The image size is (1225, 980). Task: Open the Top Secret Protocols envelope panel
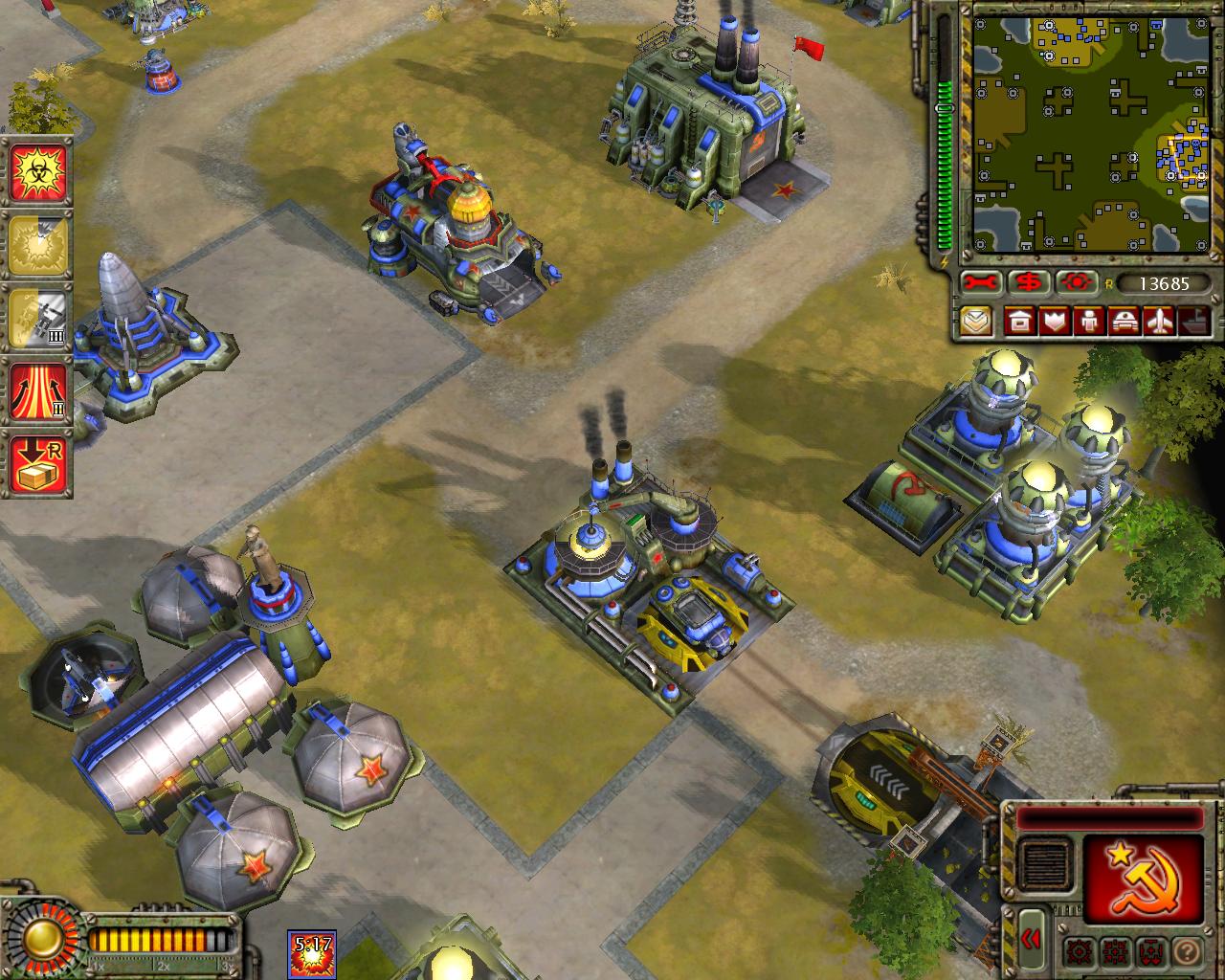coord(976,323)
